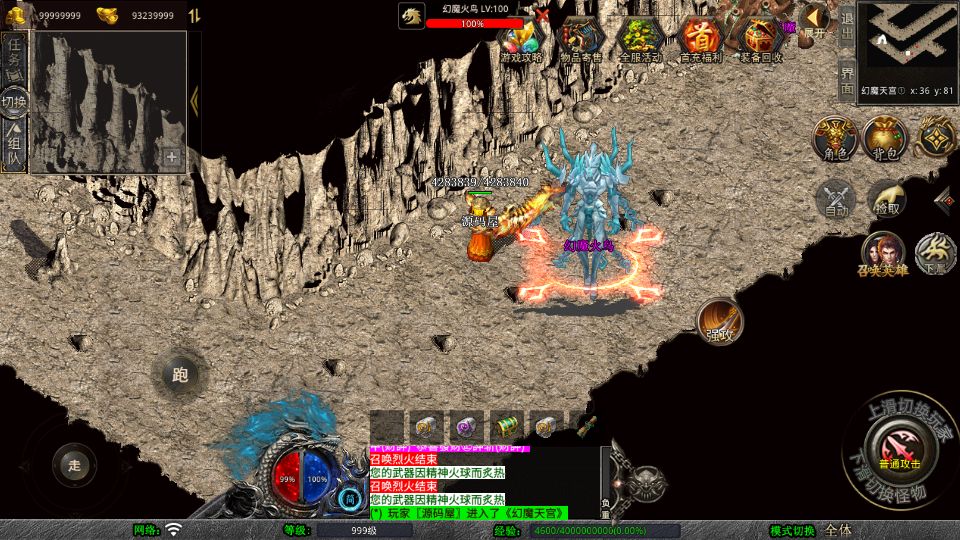Click the 展开 expand arrow button
The height and width of the screenshot is (540, 960).
pyautogui.click(x=815, y=20)
